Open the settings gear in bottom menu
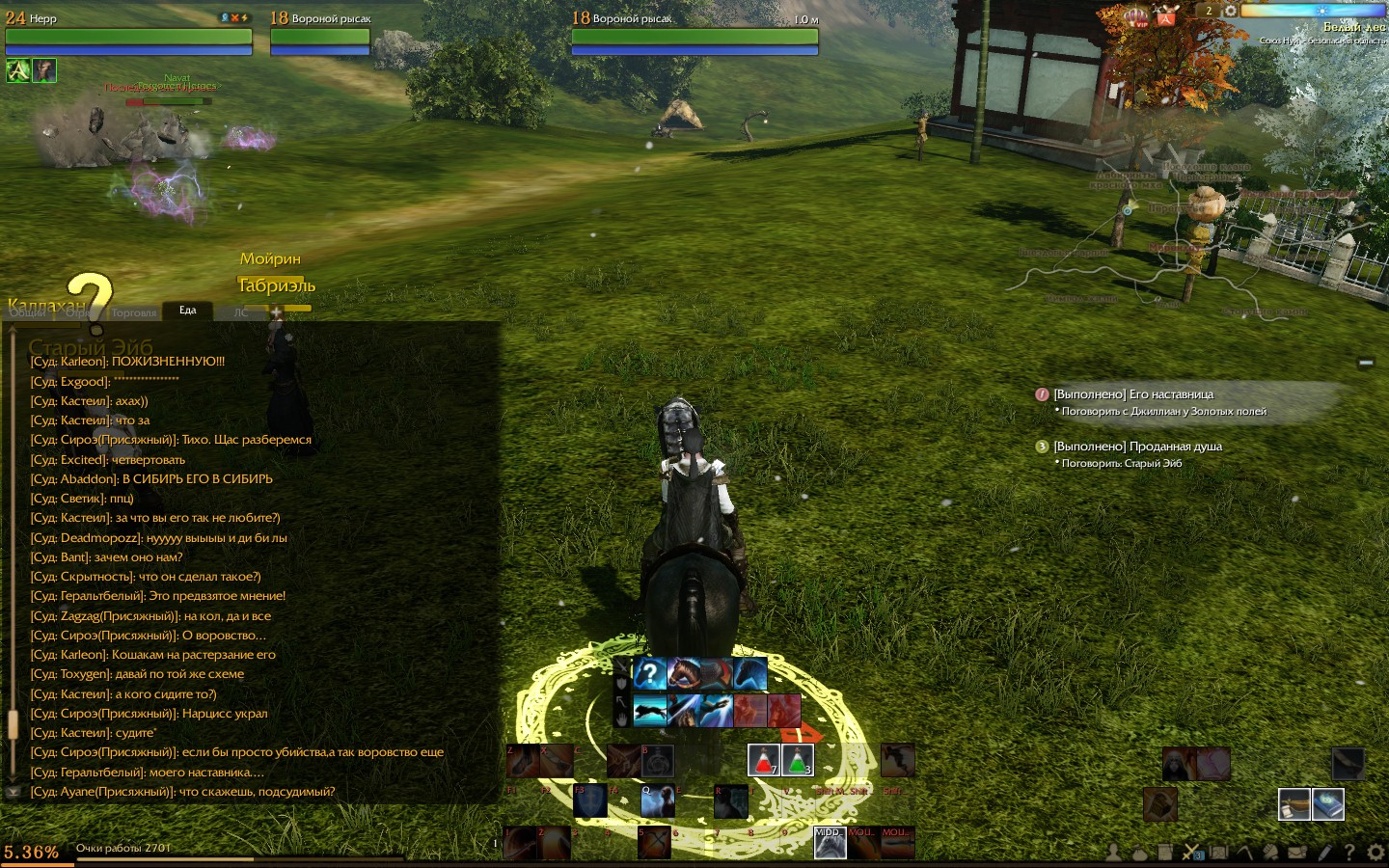The image size is (1389, 868). coord(1375,853)
